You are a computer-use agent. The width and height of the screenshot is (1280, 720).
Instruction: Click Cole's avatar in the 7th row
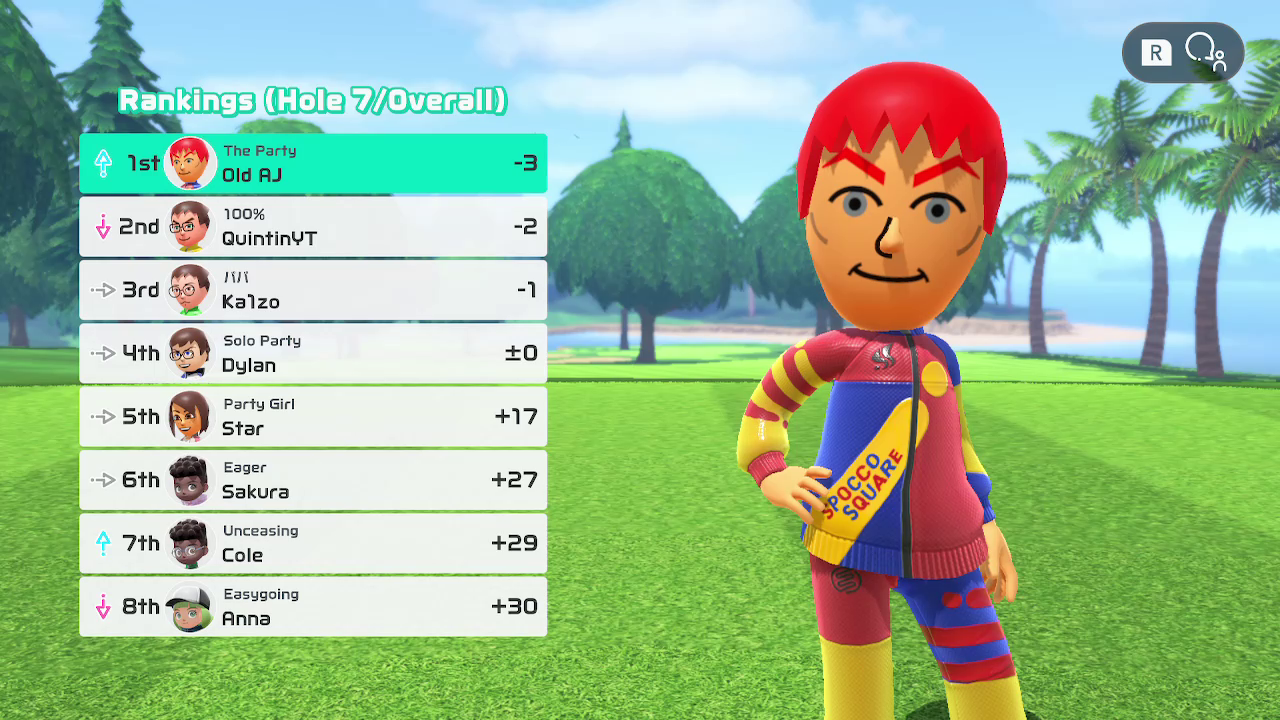click(x=190, y=544)
